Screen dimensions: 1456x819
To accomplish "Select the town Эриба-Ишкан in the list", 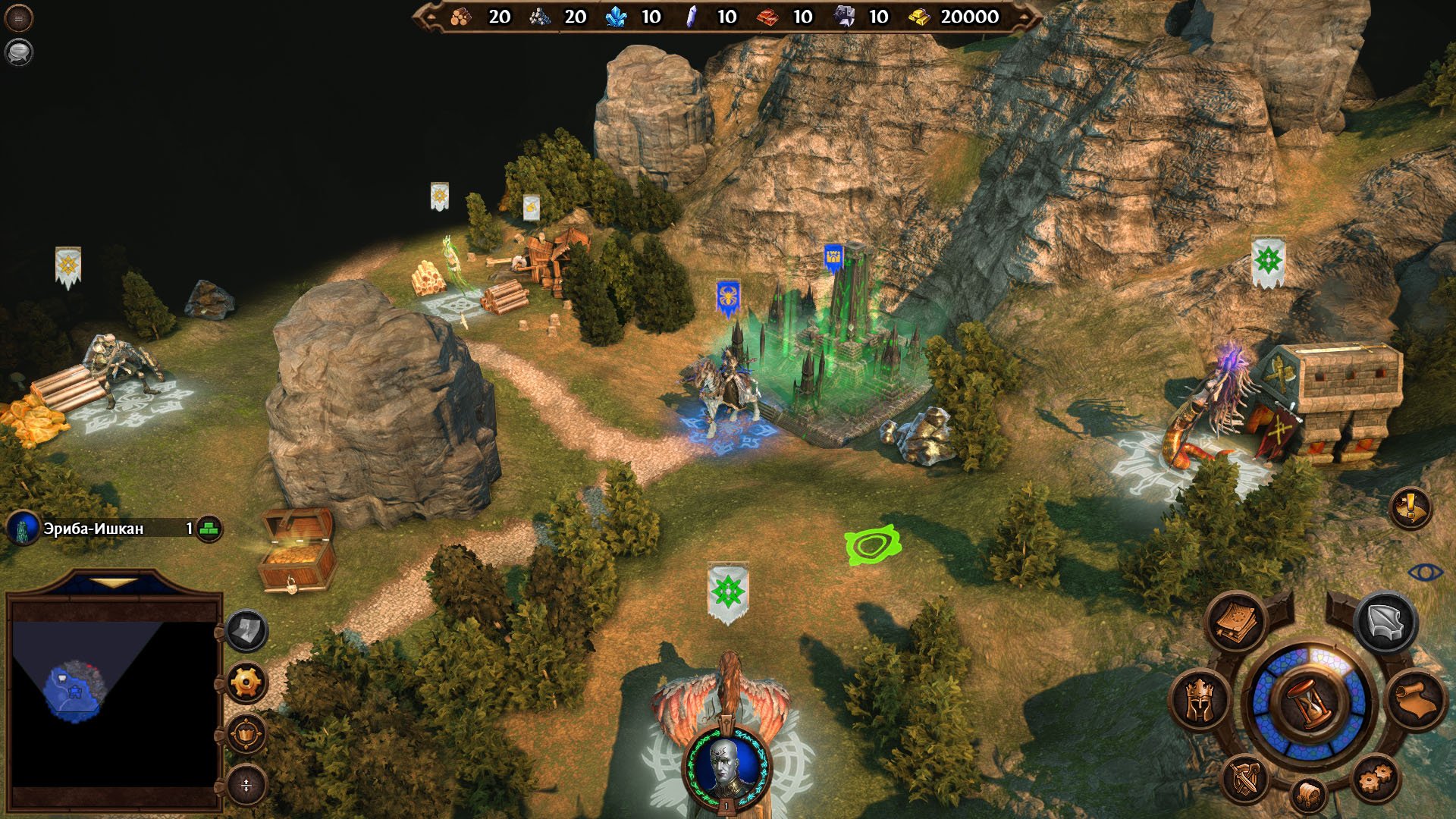I will (93, 529).
